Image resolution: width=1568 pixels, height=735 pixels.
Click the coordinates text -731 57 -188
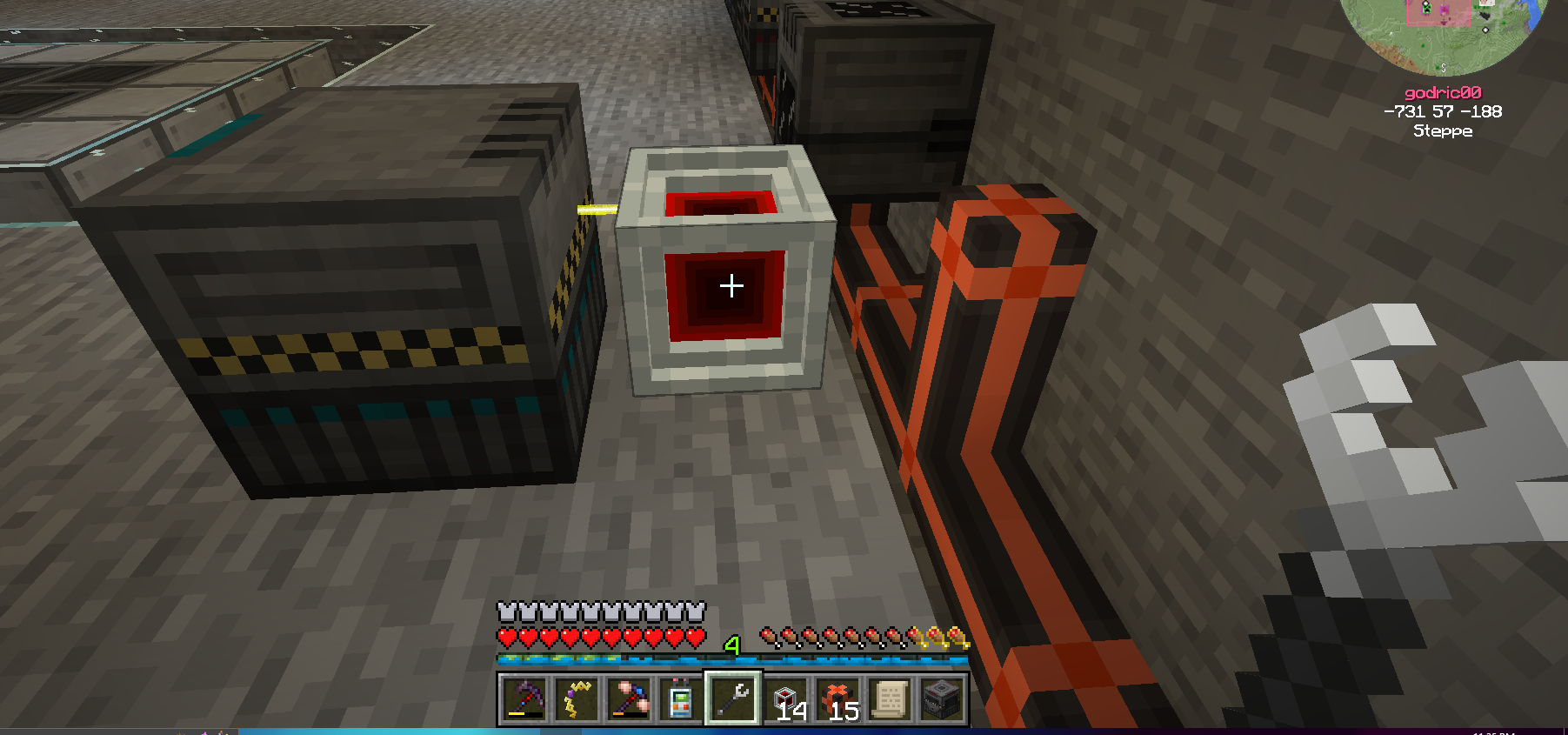click(1444, 111)
